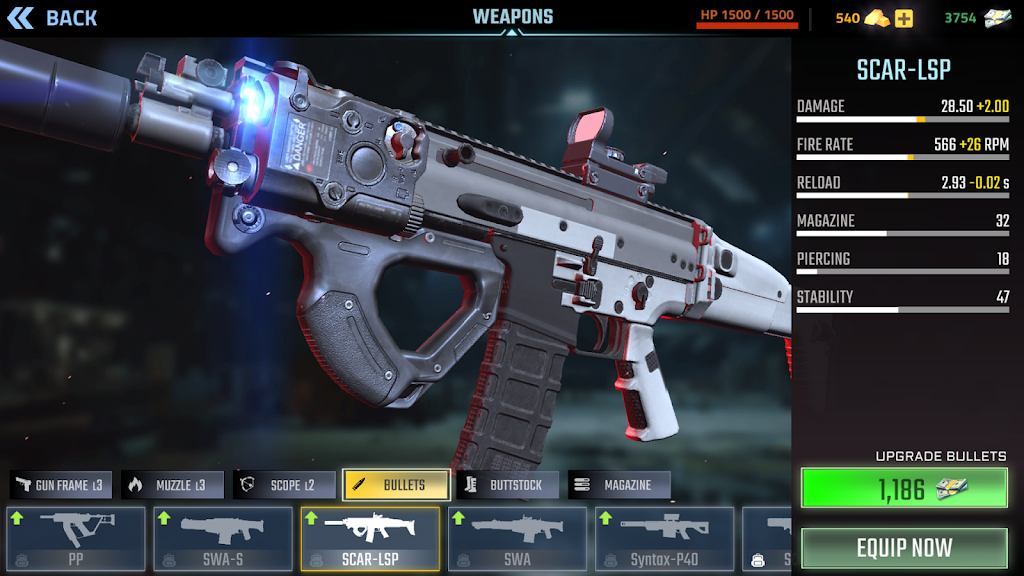Upgrade bullets for 1,186 cash

[x=904, y=488]
